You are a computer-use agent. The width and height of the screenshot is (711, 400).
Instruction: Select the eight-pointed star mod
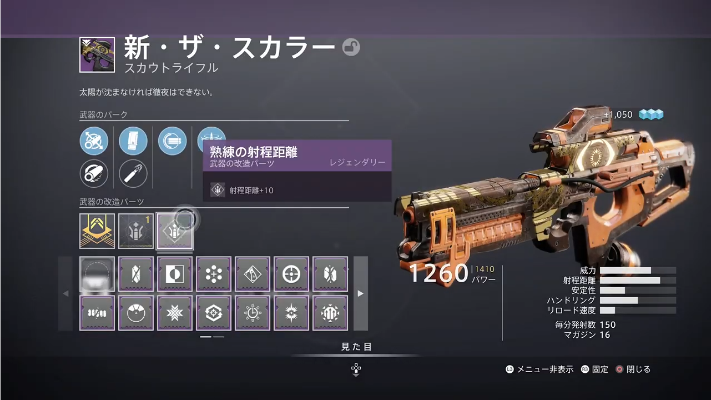pyautogui.click(x=174, y=312)
